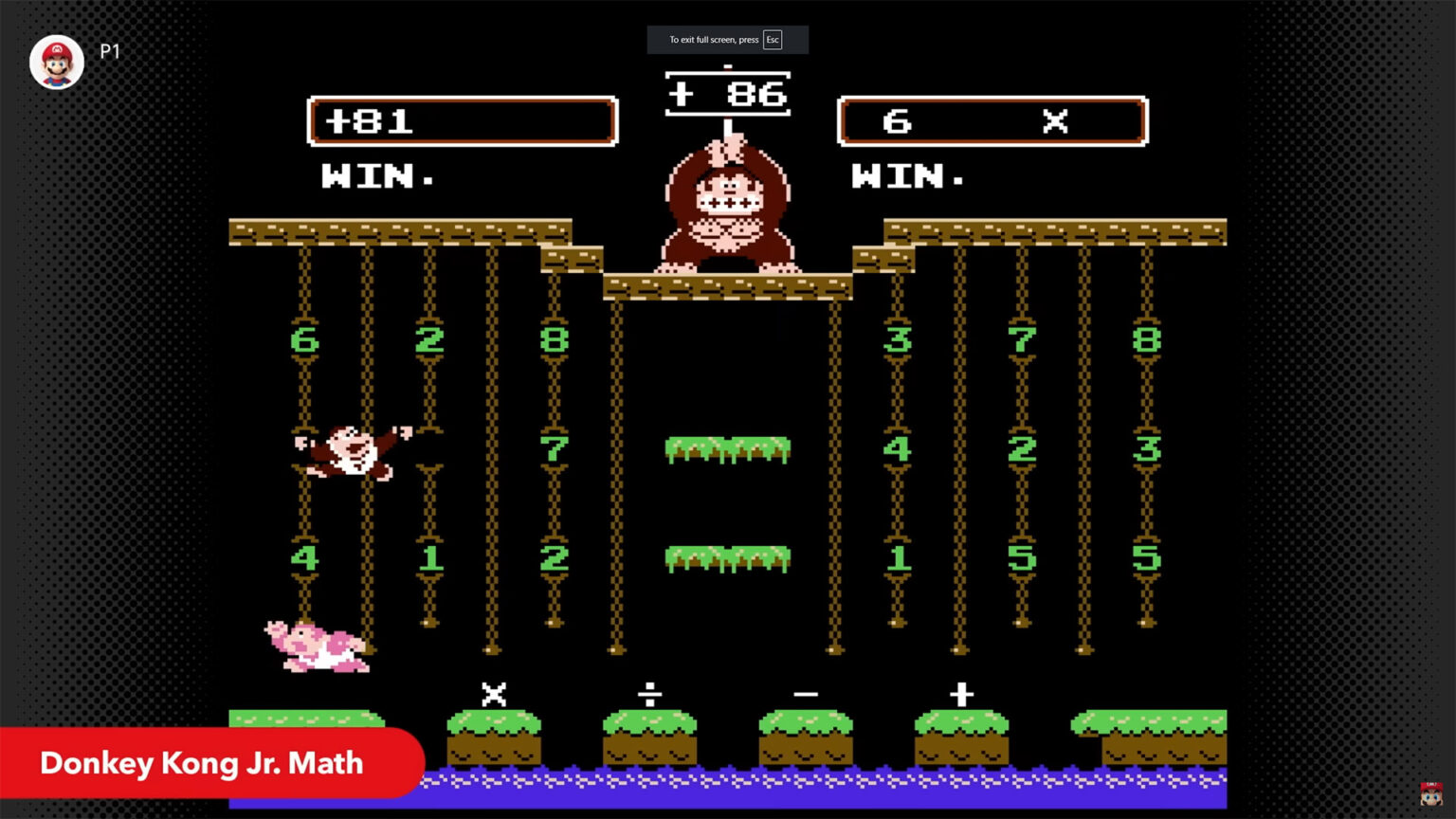Click the Donkey Kong sprite holding the sign

727,209
